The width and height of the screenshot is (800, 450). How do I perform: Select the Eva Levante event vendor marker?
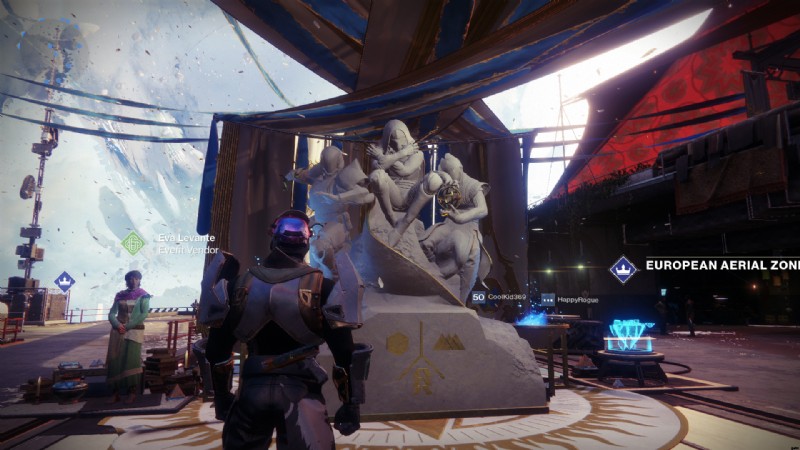pyautogui.click(x=133, y=243)
